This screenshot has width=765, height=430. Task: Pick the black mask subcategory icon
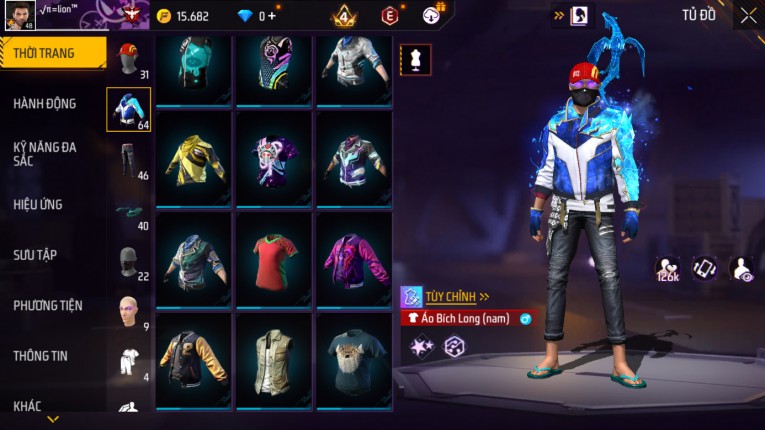pyautogui.click(x=128, y=262)
